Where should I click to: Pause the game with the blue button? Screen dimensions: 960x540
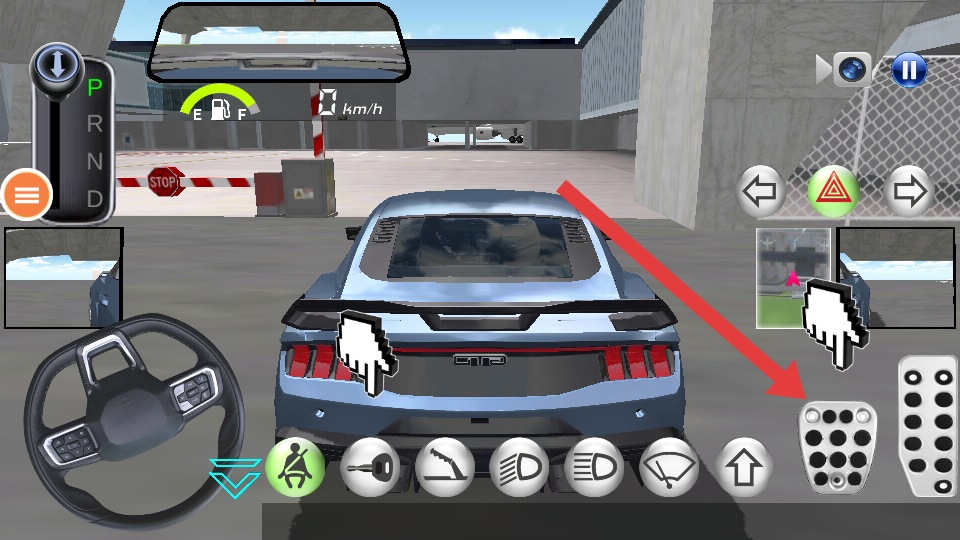point(909,70)
